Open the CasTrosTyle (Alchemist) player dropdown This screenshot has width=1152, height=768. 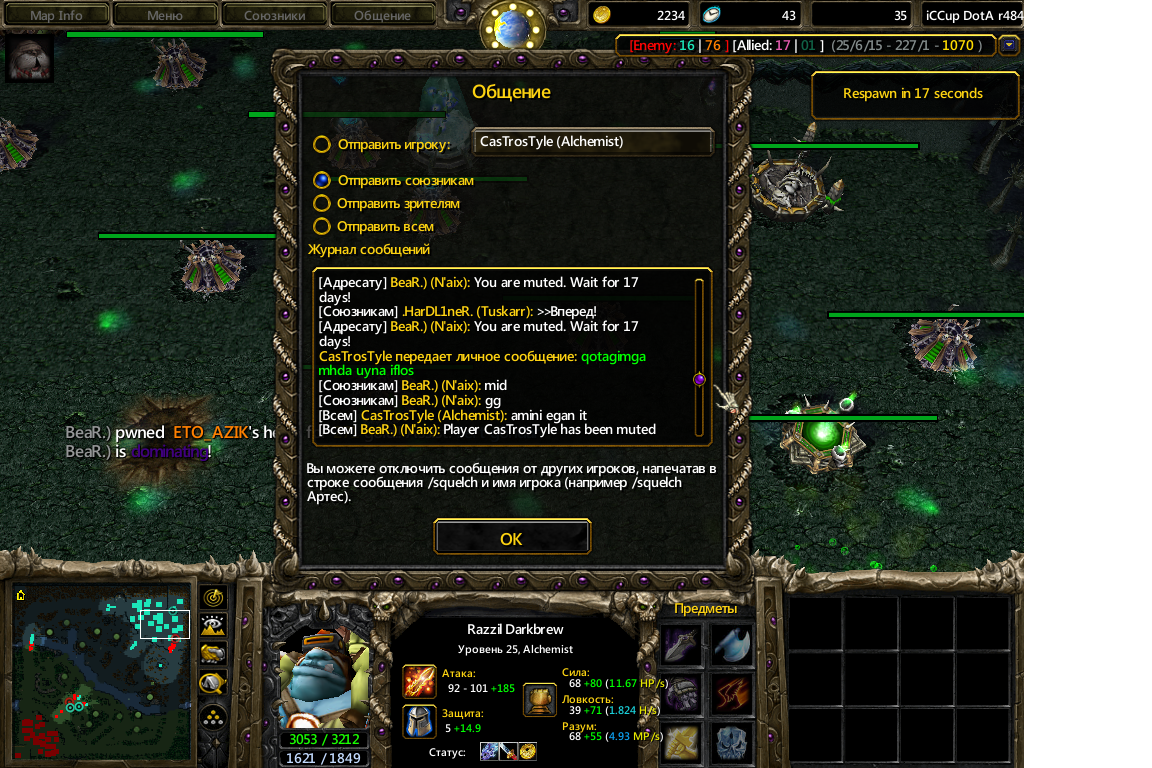[592, 142]
